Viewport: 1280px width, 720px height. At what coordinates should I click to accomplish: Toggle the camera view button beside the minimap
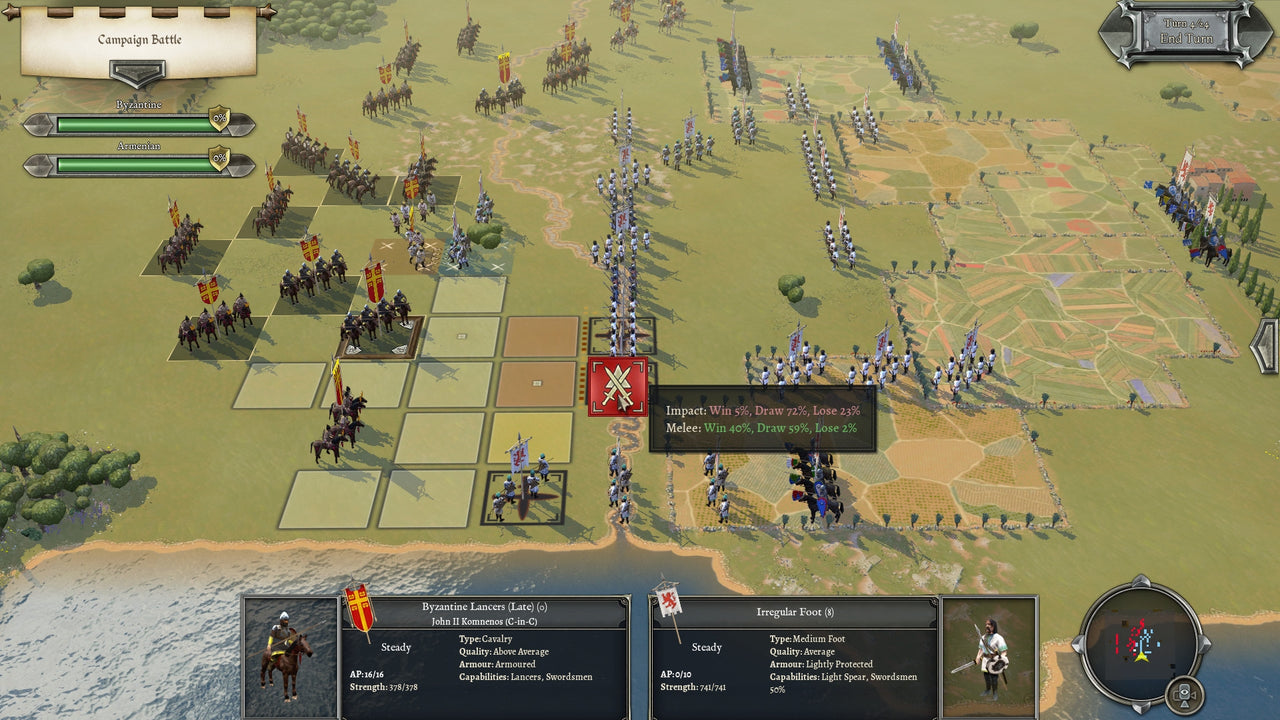click(1184, 692)
